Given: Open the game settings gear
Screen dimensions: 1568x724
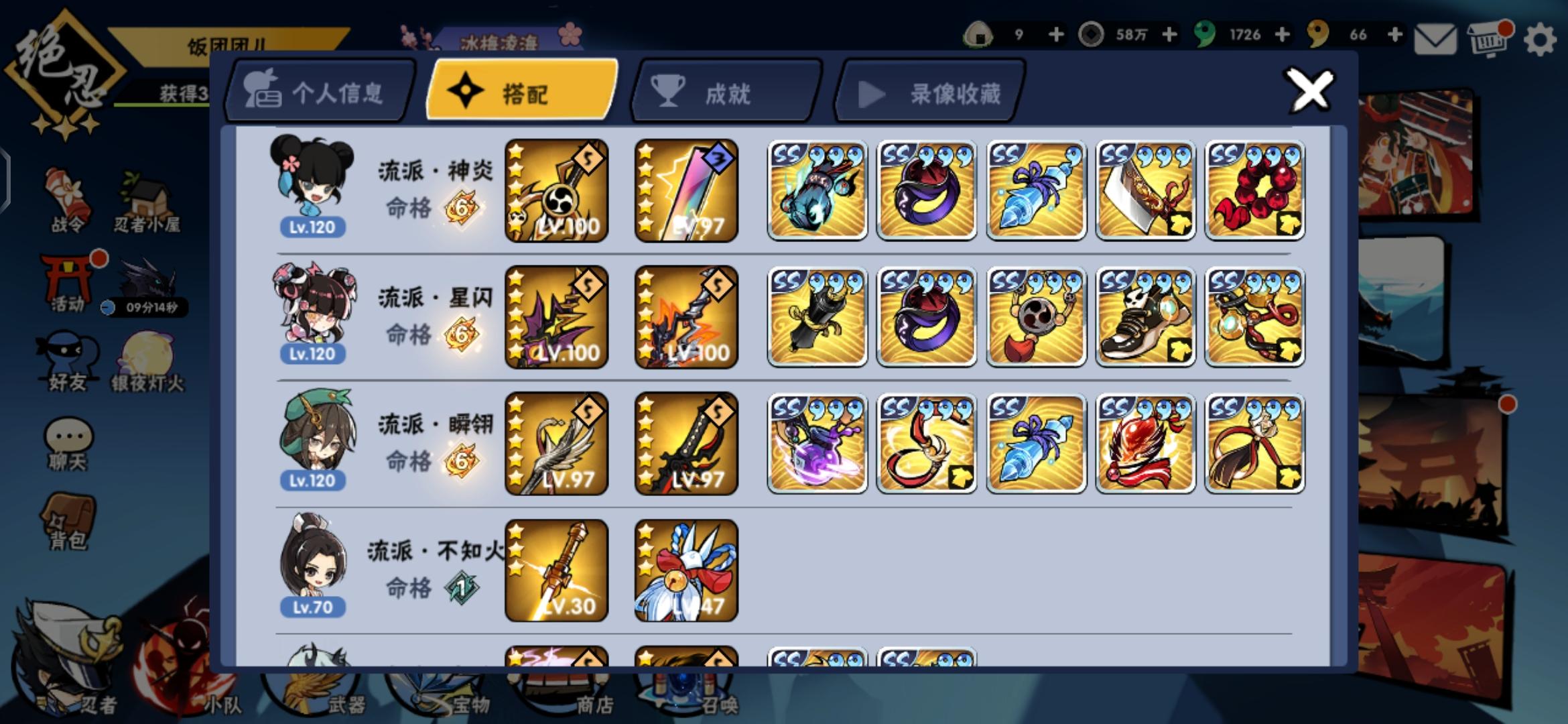Looking at the screenshot, I should point(1538,40).
